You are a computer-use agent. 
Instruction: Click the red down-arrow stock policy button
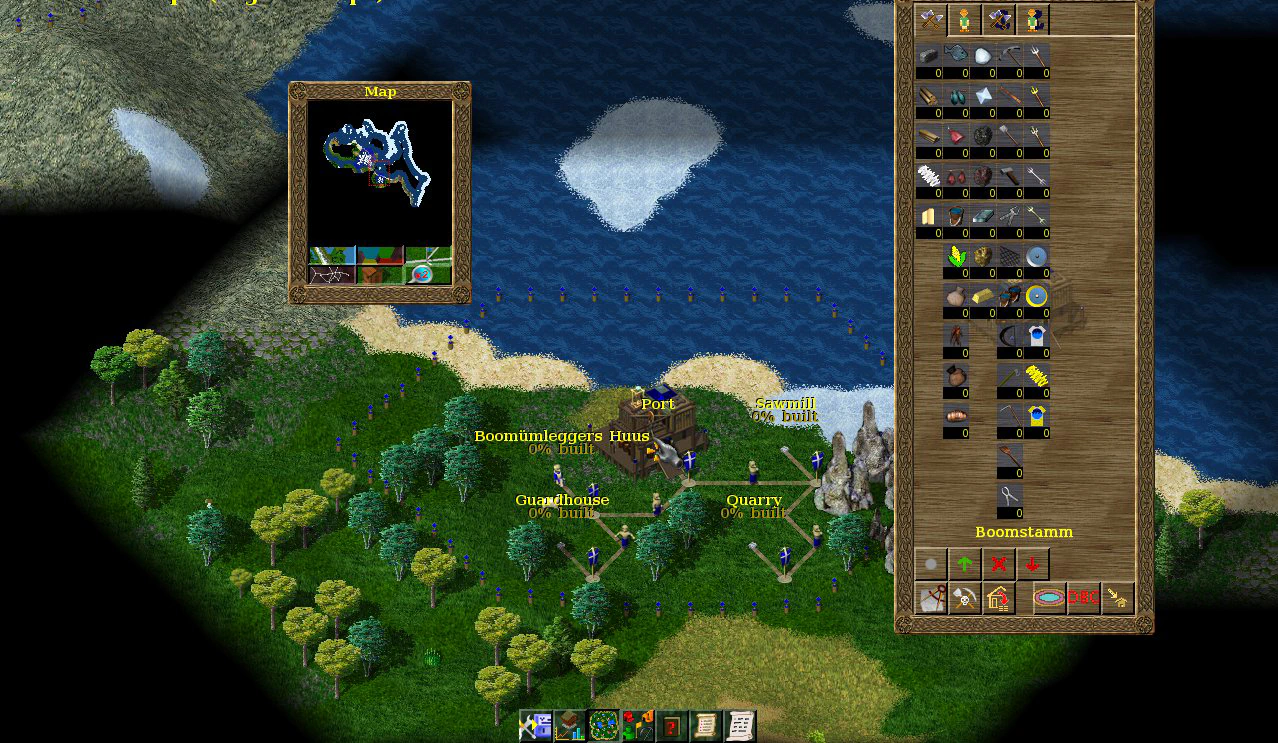[1032, 565]
